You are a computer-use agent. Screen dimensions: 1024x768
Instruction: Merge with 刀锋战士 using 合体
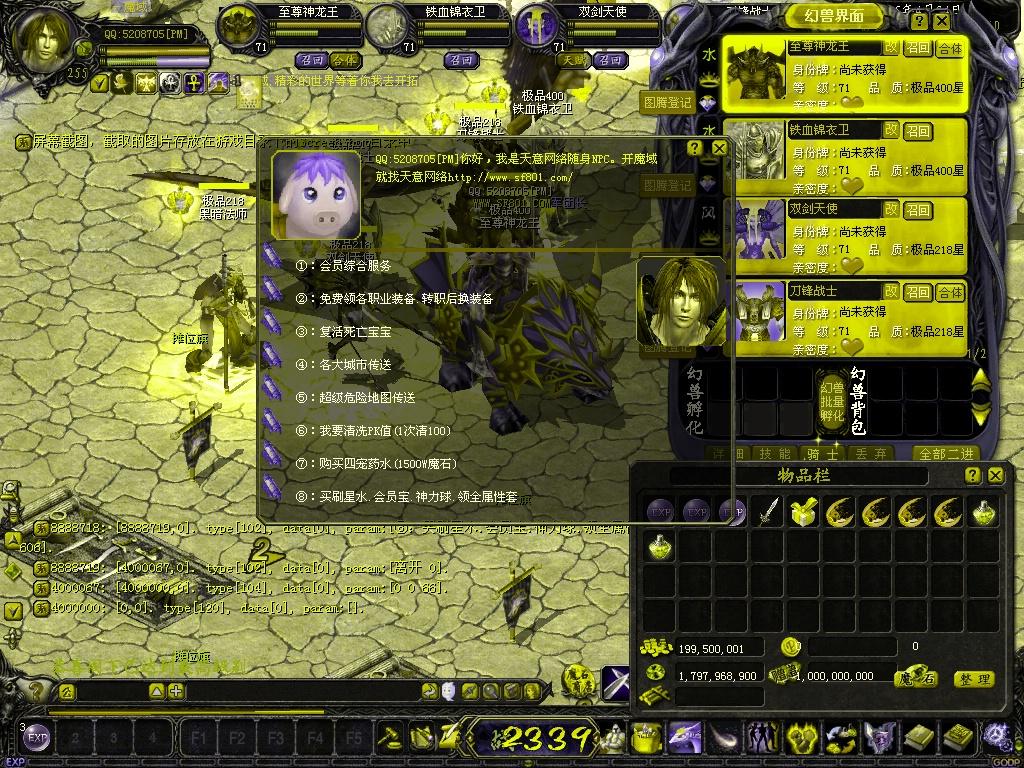click(950, 292)
